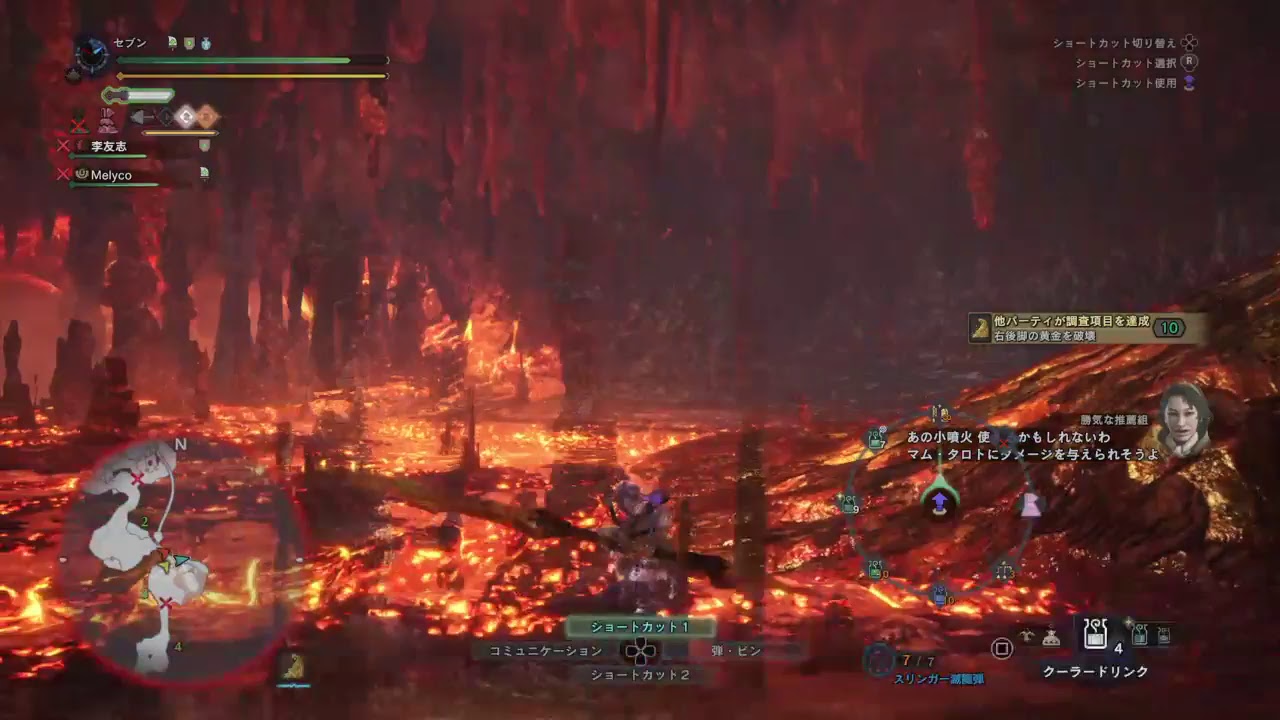
Task: Click the trap icon on the item wheel
Action: pos(1003,568)
